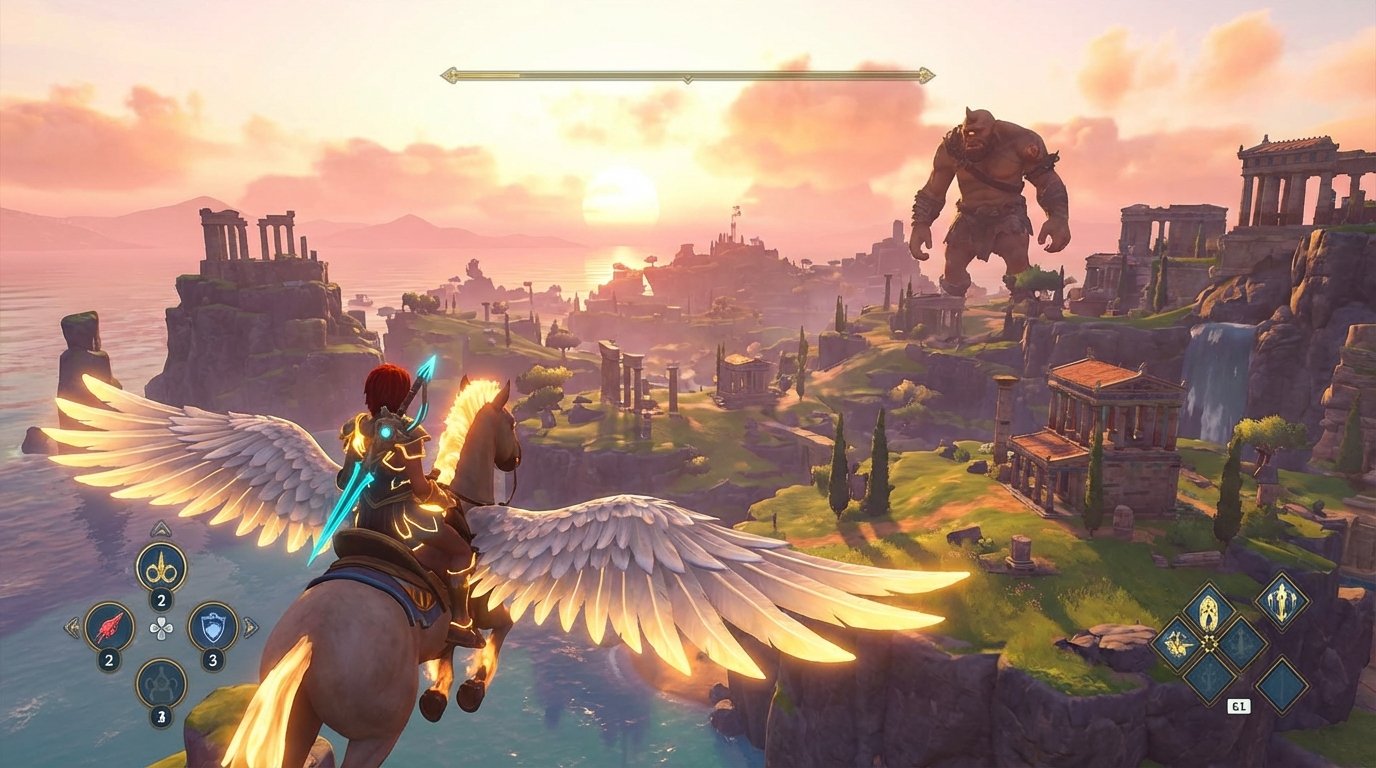Click the "2" badge under the red potion

(108, 658)
